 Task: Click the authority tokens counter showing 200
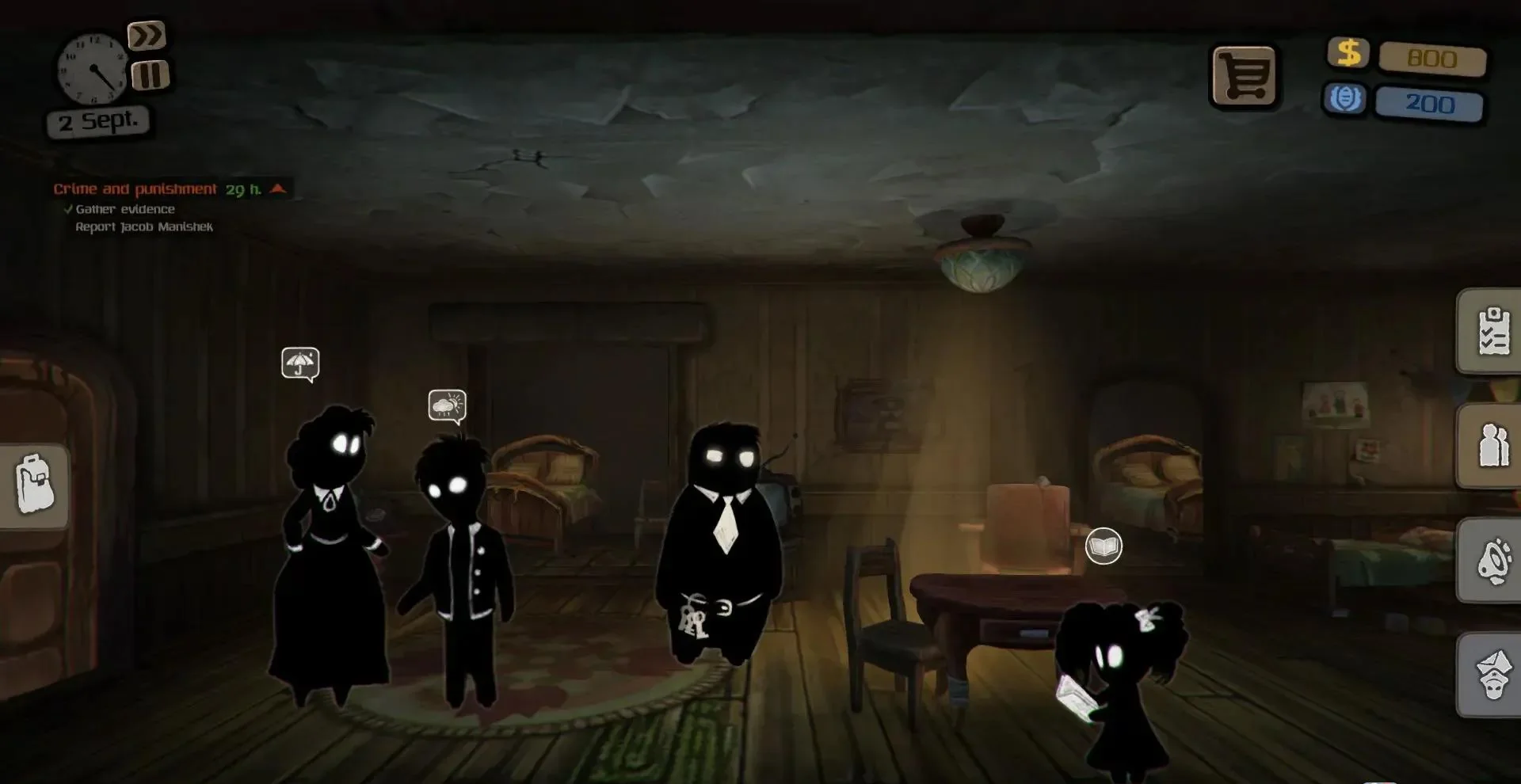click(1430, 103)
